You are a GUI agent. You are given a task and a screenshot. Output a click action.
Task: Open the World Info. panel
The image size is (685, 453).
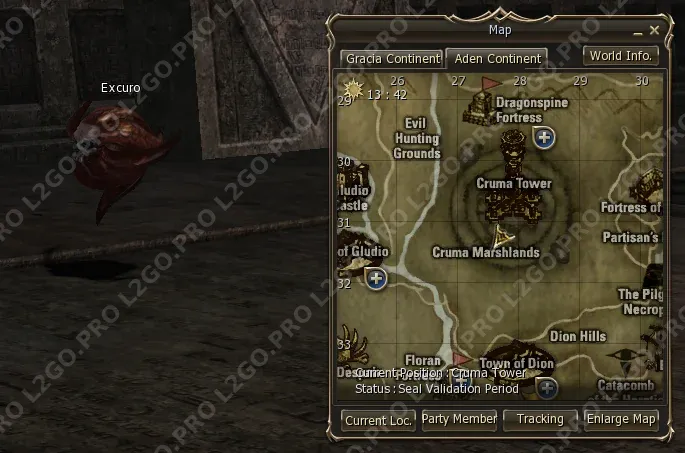click(x=621, y=55)
